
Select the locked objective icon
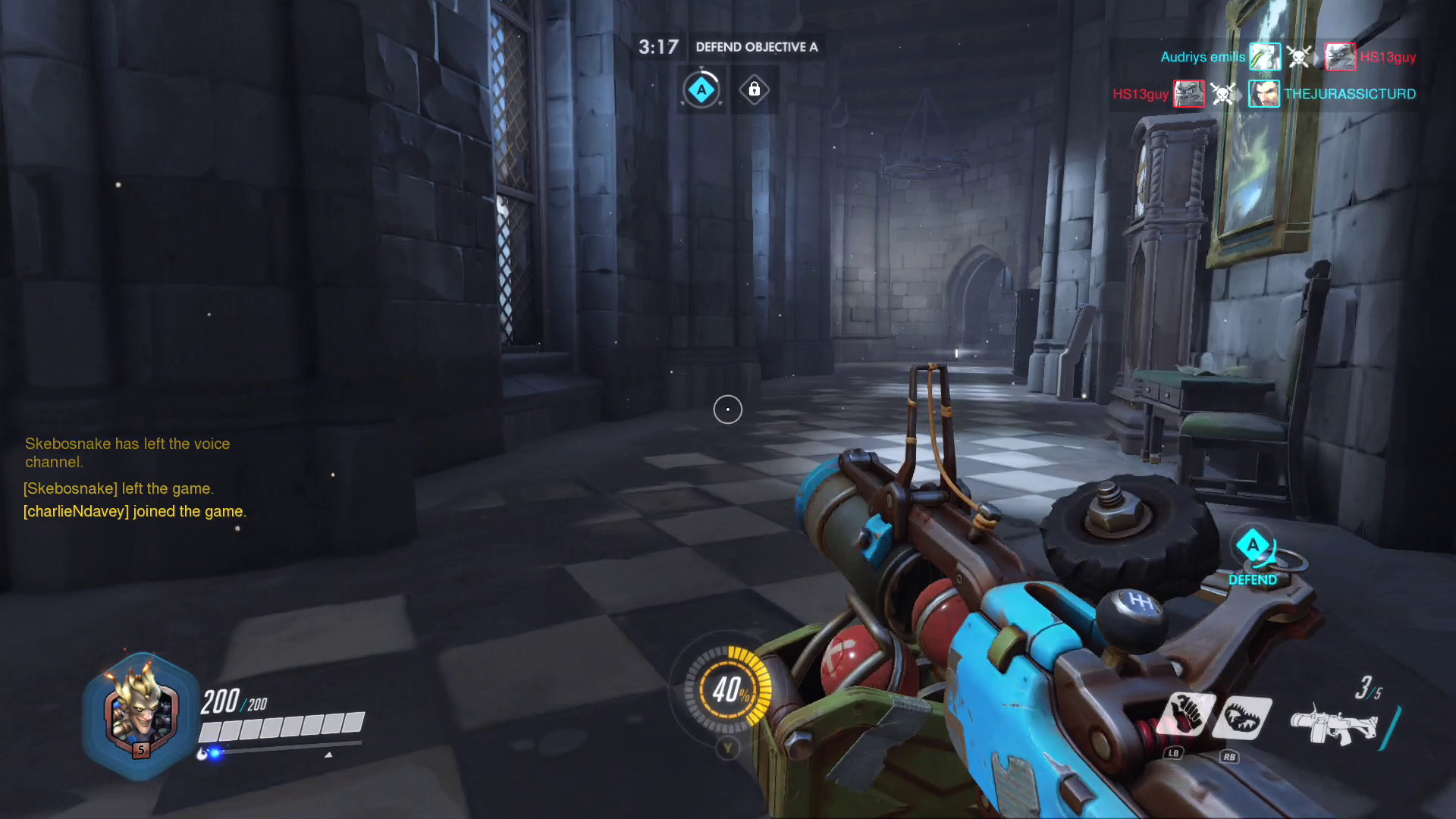(754, 89)
